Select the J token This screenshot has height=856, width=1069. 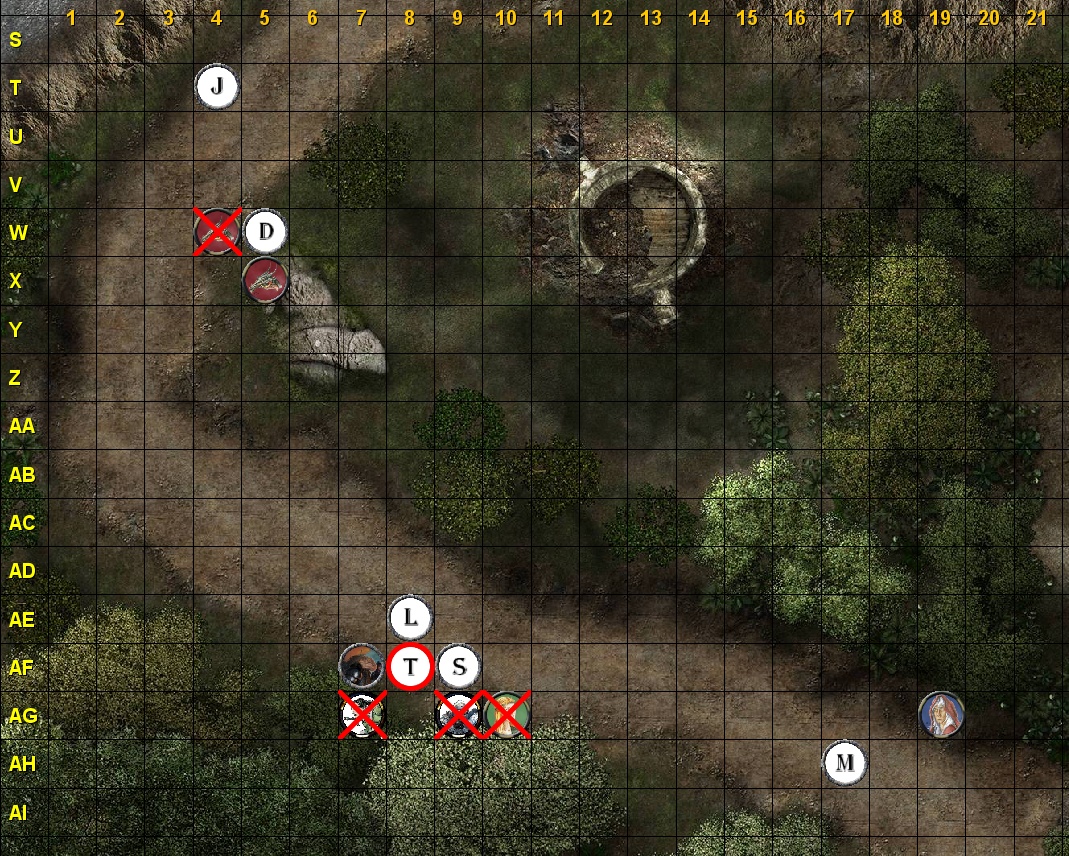pyautogui.click(x=217, y=87)
